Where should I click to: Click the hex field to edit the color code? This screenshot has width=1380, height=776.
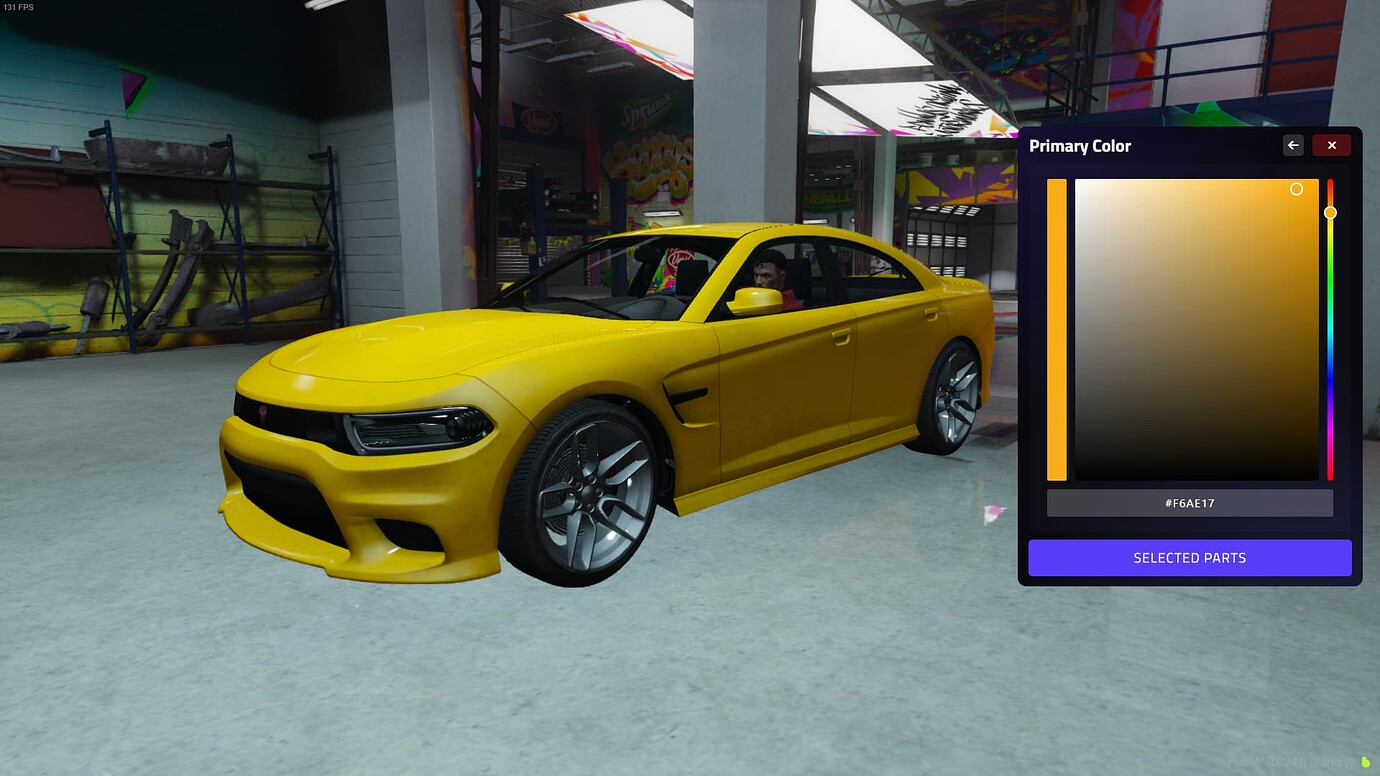pos(1189,503)
